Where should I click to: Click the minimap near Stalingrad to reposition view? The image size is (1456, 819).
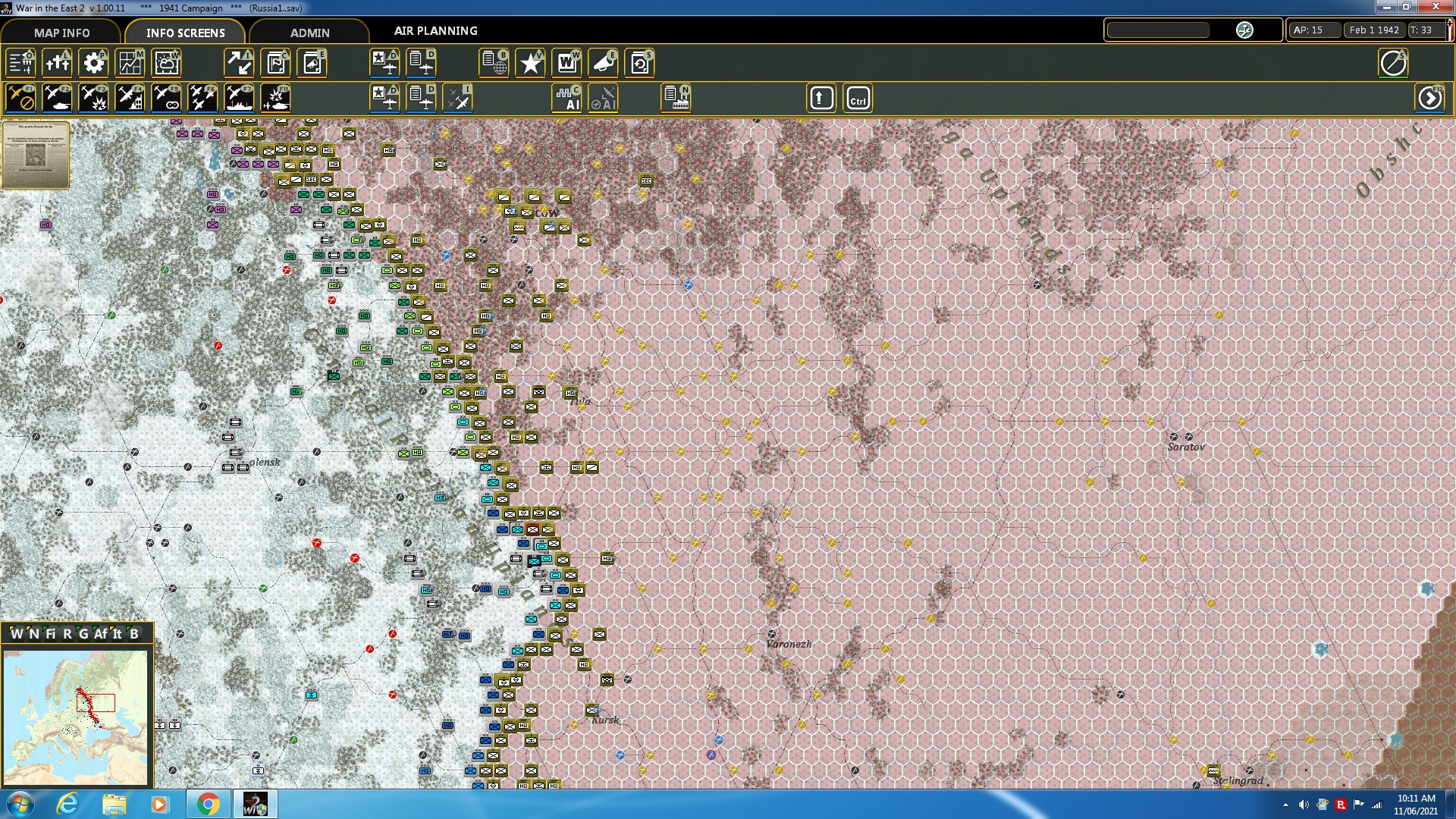(110, 709)
